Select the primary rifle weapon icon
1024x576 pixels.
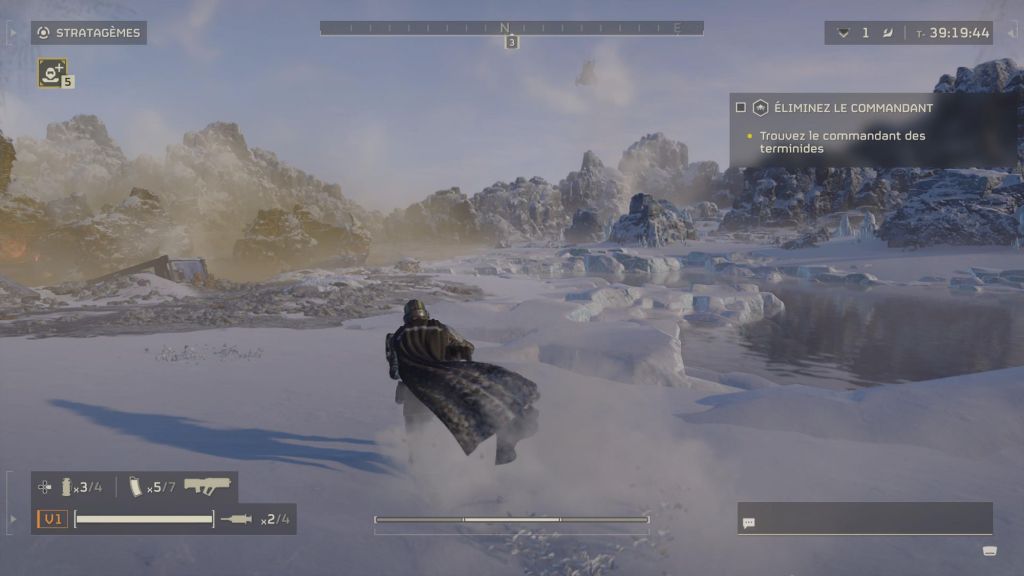point(207,486)
